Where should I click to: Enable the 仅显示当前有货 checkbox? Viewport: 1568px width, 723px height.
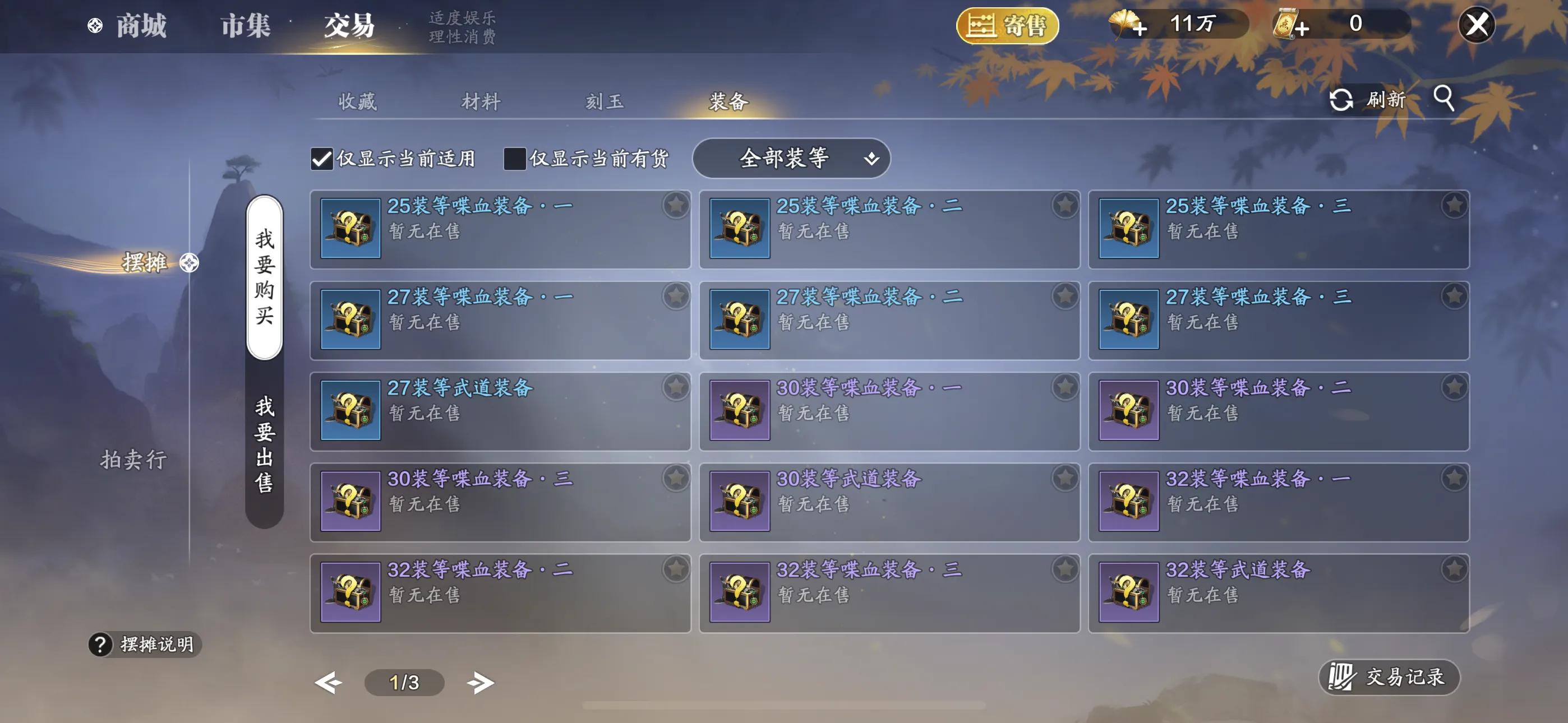coord(515,159)
